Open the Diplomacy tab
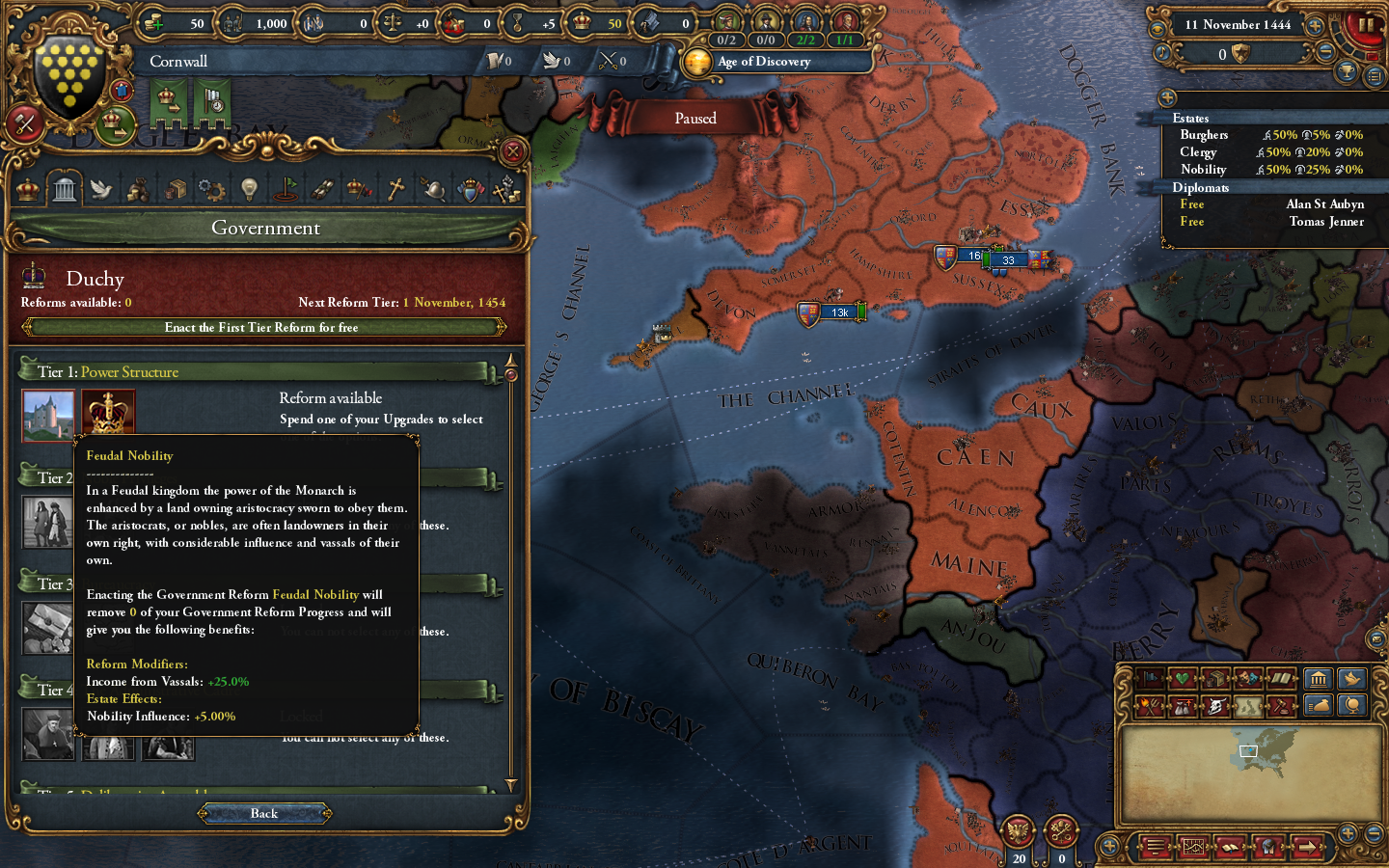Screen dimensions: 1389x868 tap(100, 188)
